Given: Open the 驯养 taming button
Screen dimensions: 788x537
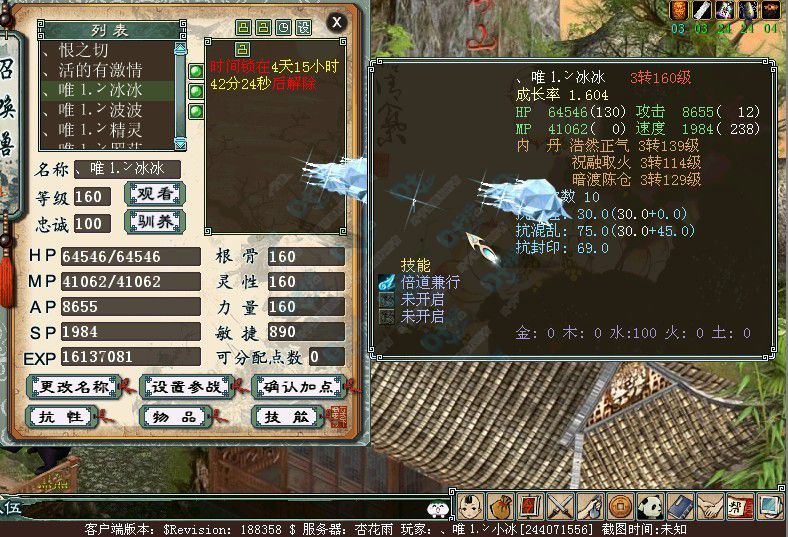Looking at the screenshot, I should click(155, 220).
